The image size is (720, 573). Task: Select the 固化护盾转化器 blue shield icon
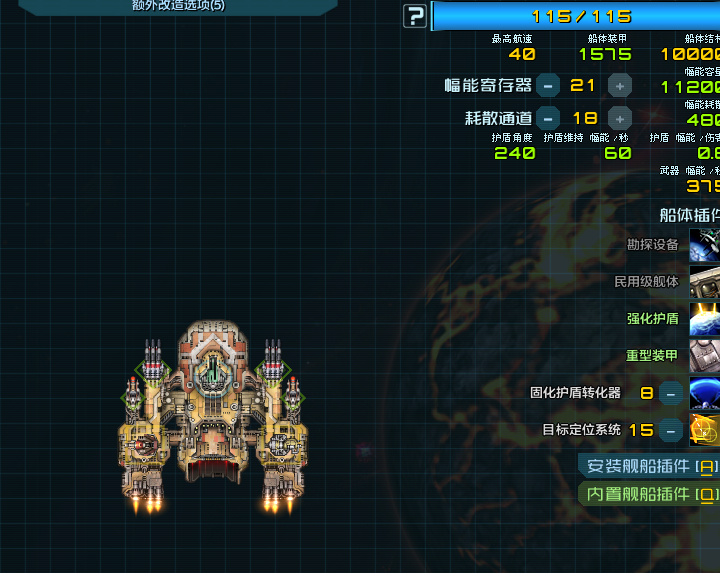(x=705, y=393)
